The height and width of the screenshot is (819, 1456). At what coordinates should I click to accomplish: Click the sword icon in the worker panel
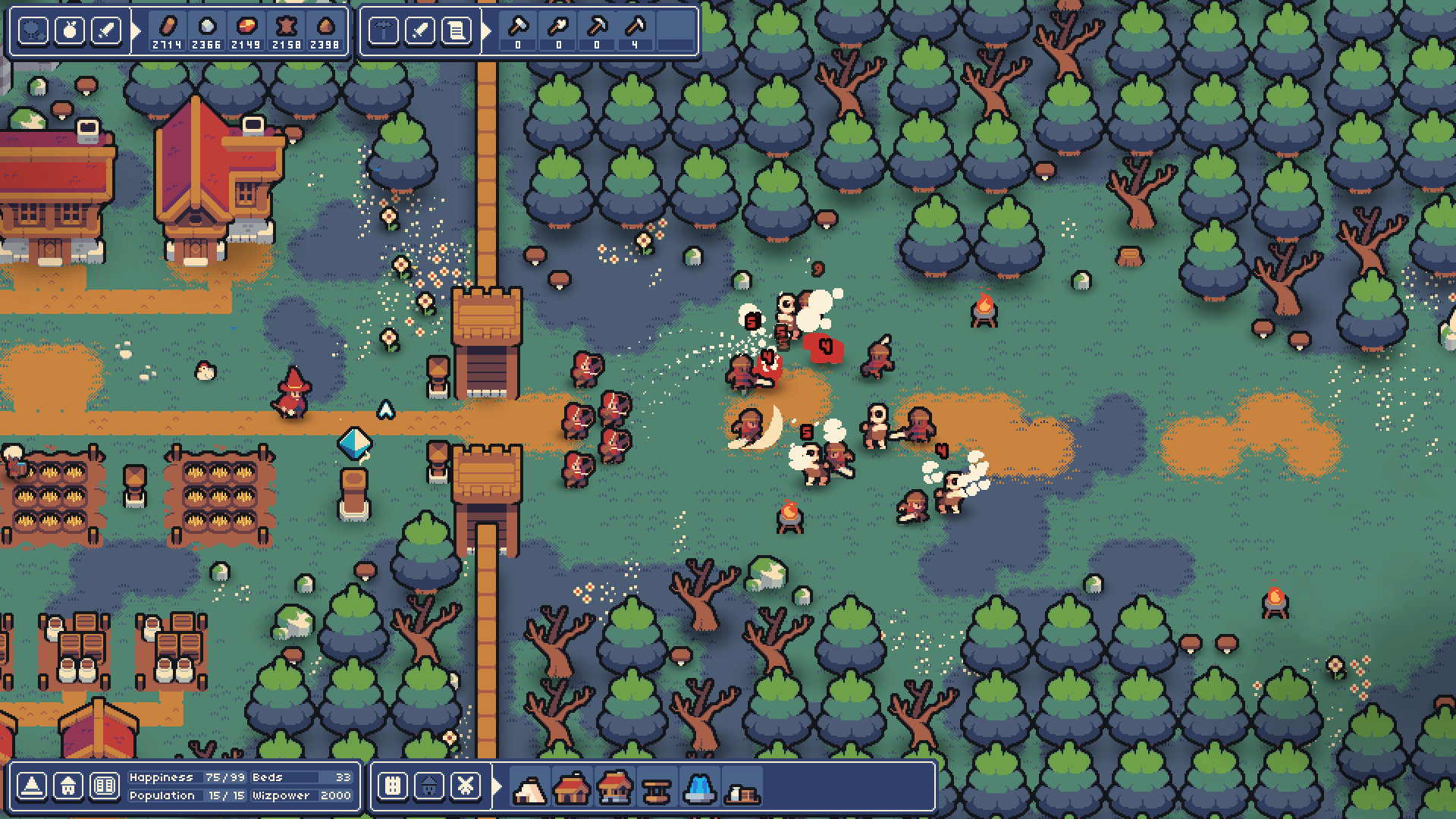click(x=421, y=30)
